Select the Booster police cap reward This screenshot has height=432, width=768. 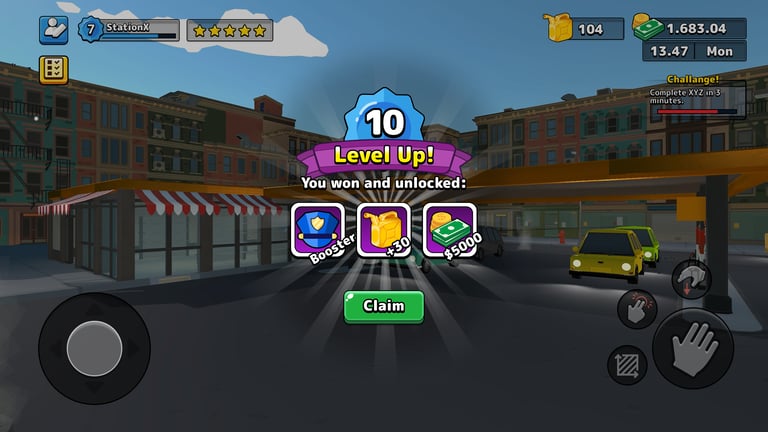(317, 229)
